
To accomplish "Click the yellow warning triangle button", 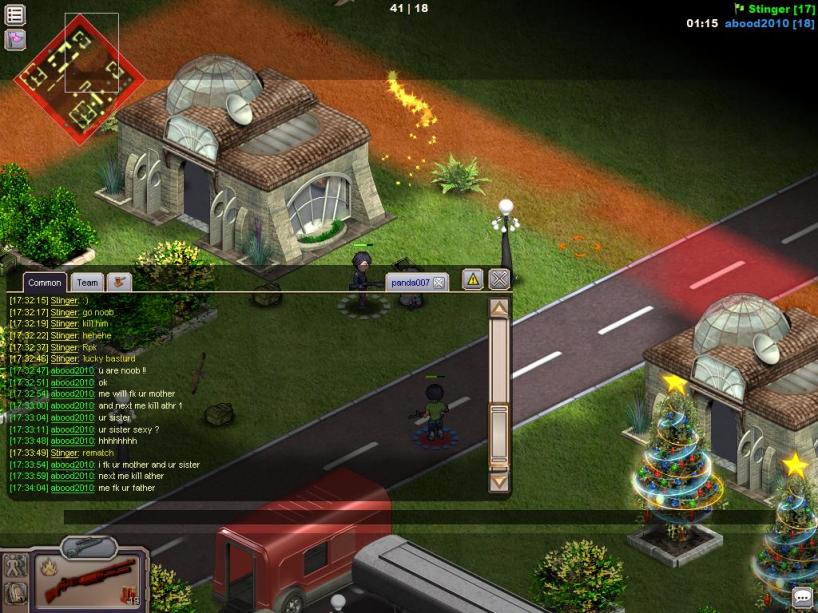I will [473, 280].
